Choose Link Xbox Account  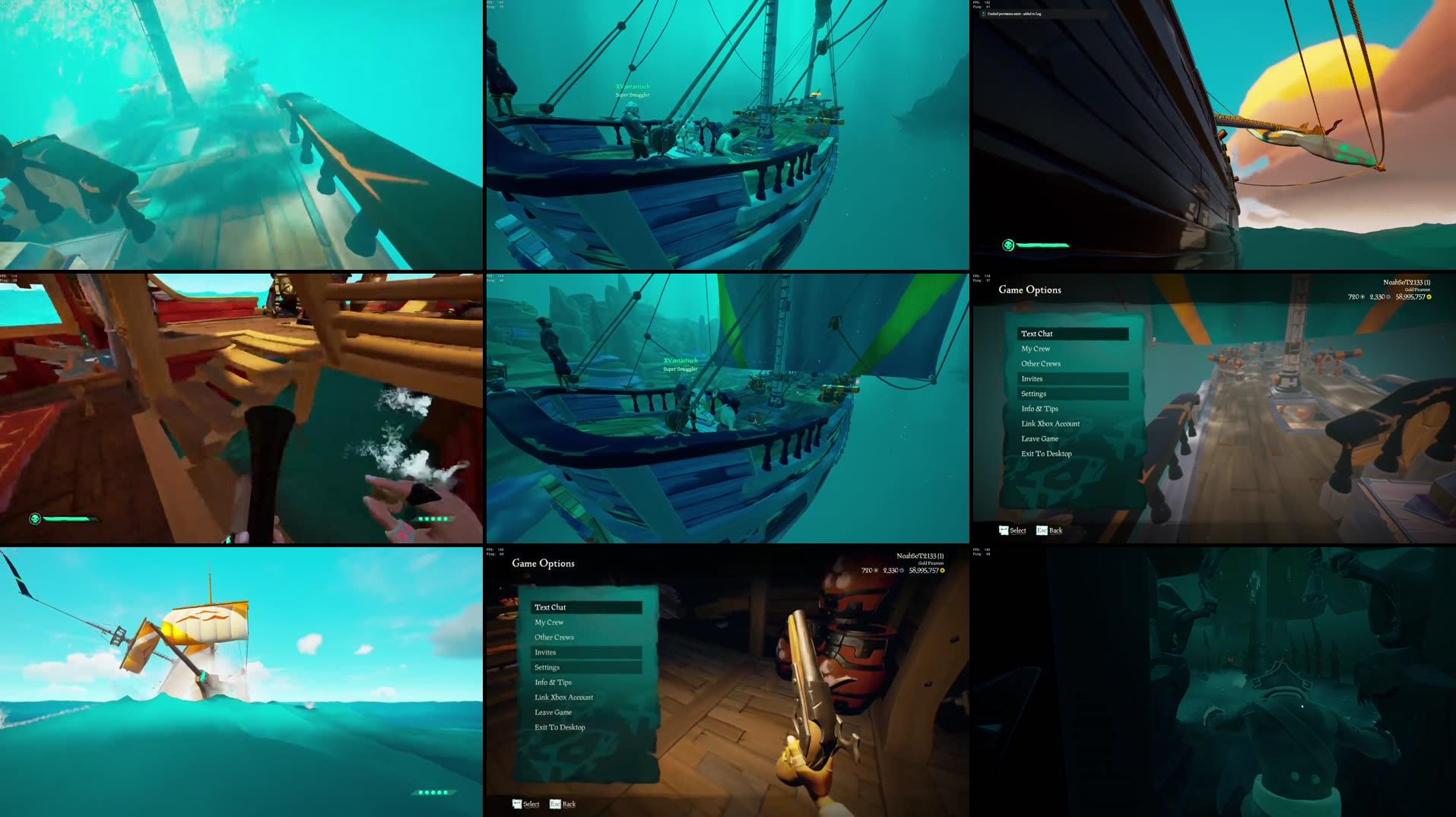click(x=1049, y=423)
